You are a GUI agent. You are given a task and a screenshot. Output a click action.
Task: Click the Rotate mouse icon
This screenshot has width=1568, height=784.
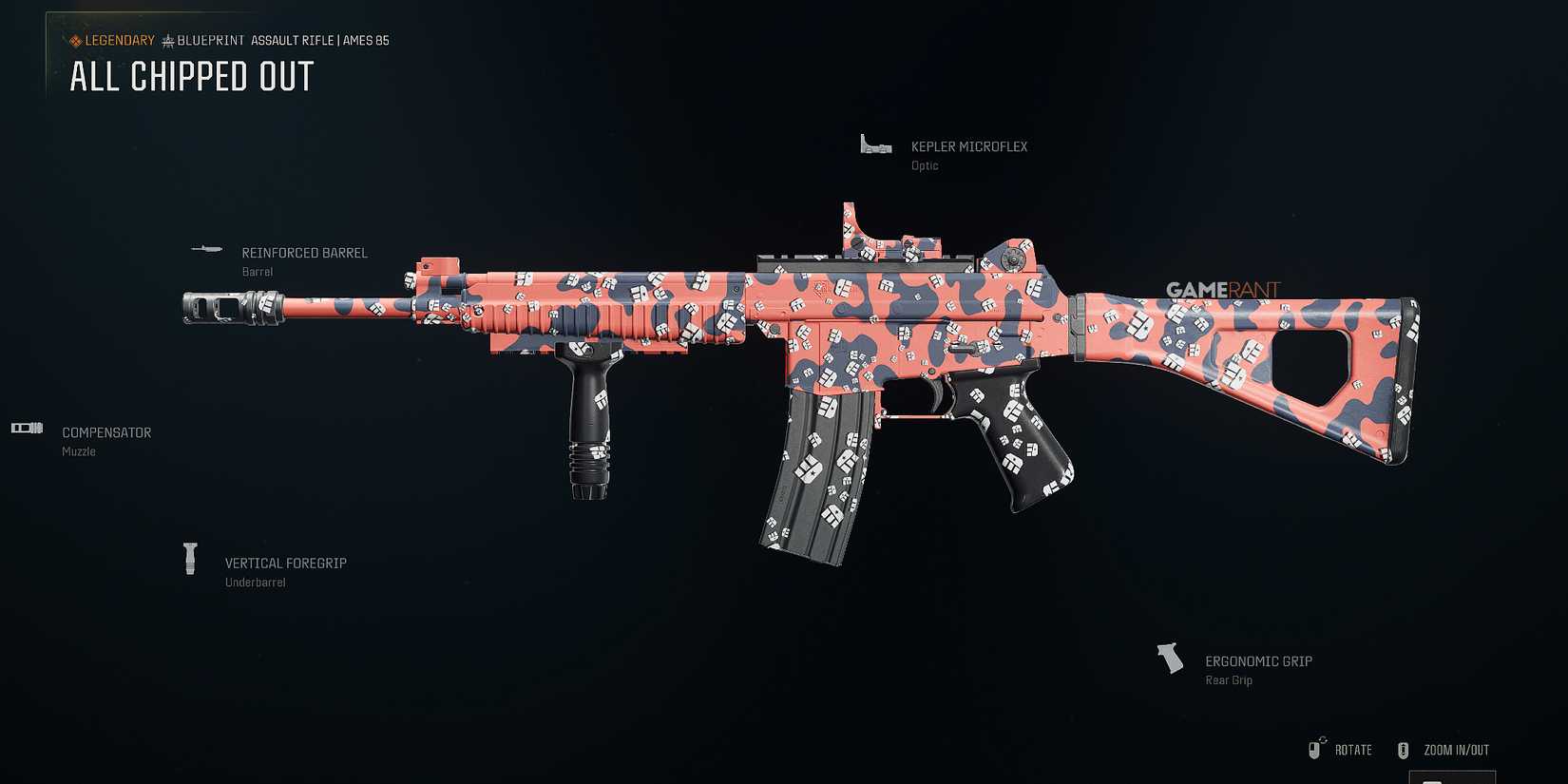[1317, 749]
